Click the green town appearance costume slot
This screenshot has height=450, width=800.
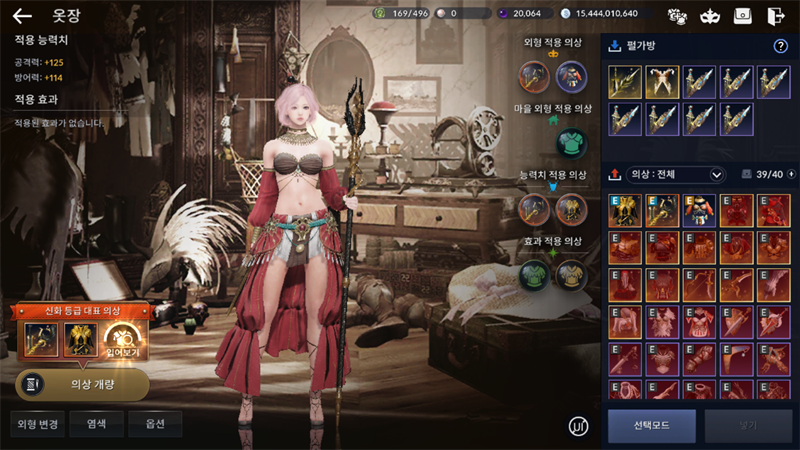[570, 143]
